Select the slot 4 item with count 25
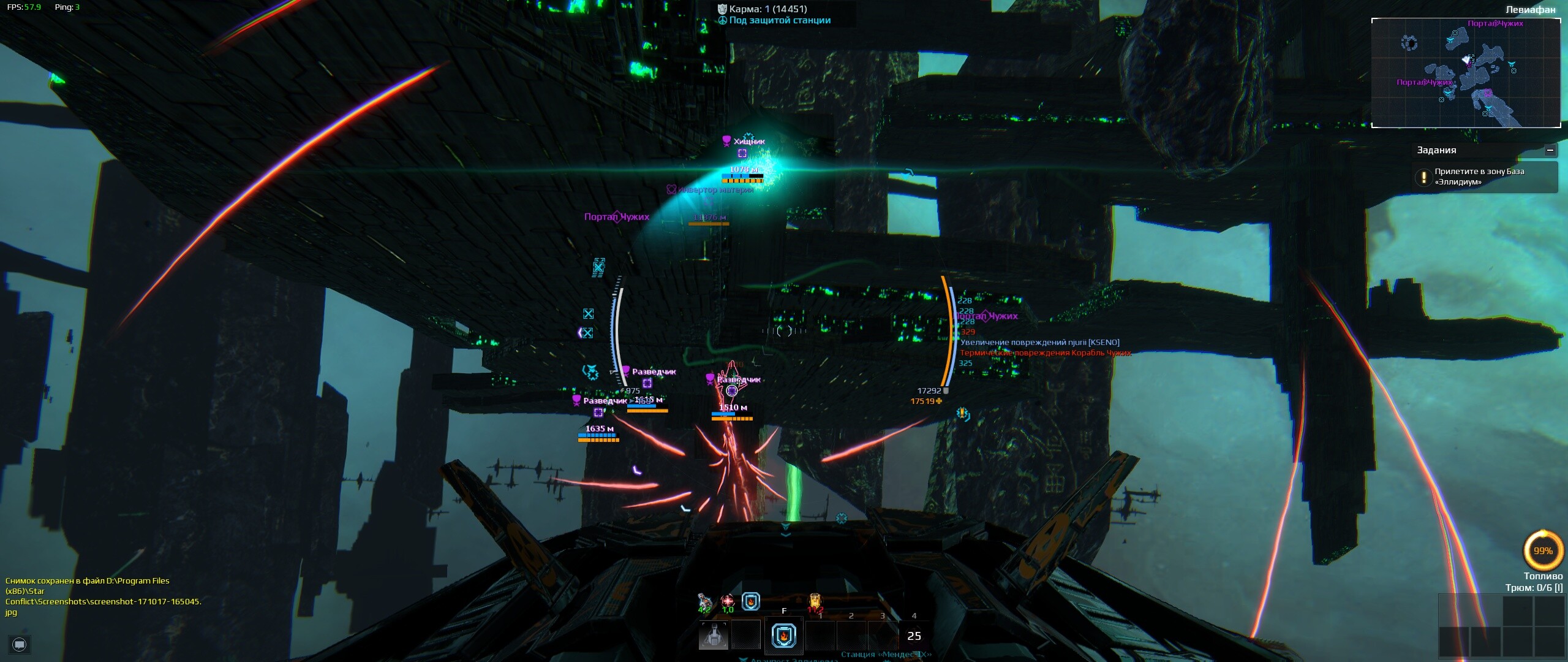Screen dimensions: 1568x662 914,636
